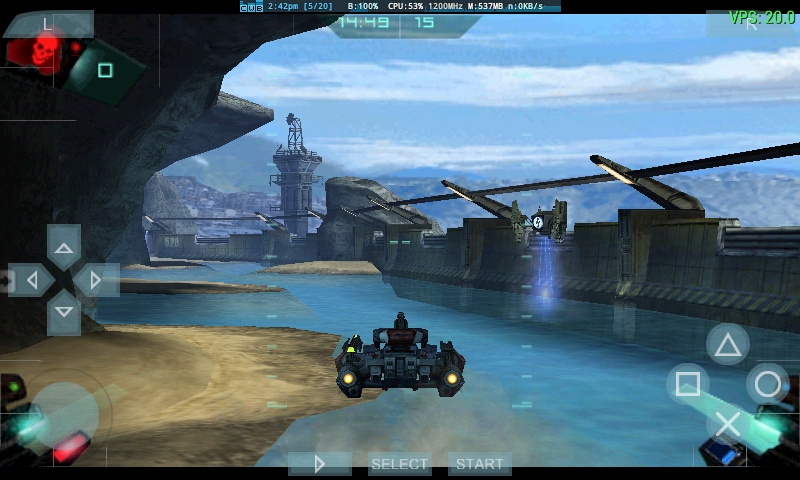Tap the on-screen cross button
The image size is (800, 480).
point(728,424)
